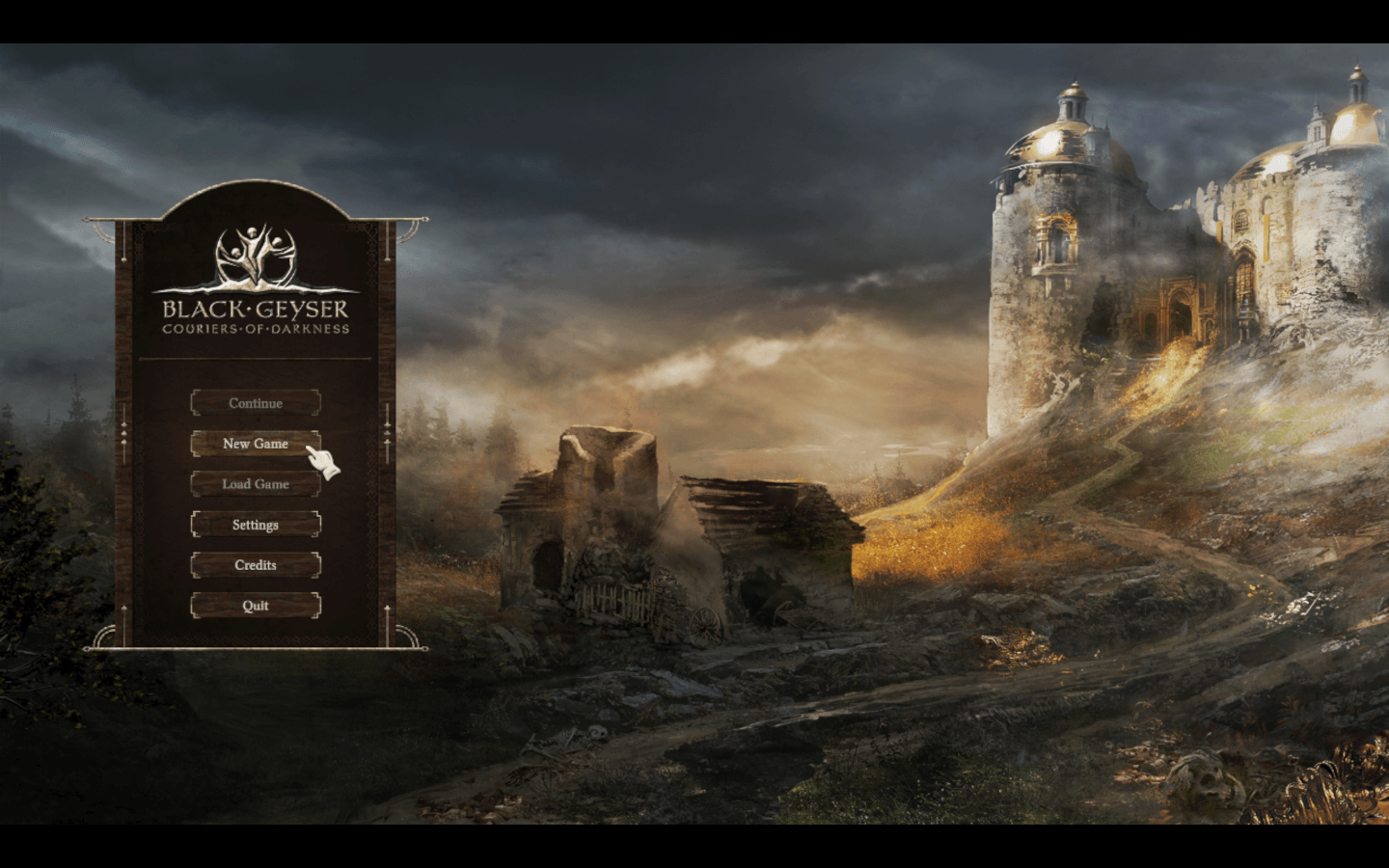The image size is (1389, 868).
Task: Click the Continue menu button
Action: click(256, 403)
